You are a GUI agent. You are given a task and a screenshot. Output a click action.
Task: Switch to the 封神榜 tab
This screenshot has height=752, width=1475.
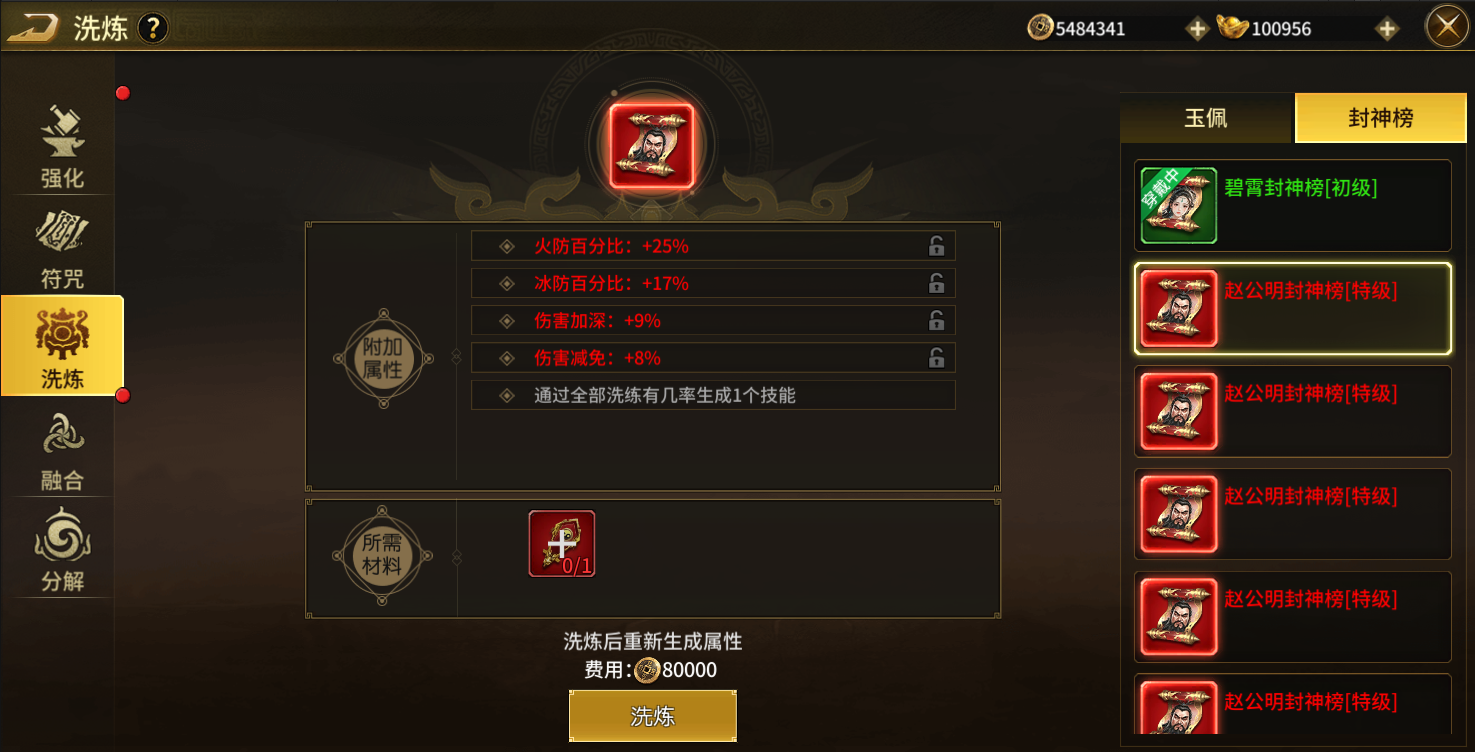pos(1380,117)
